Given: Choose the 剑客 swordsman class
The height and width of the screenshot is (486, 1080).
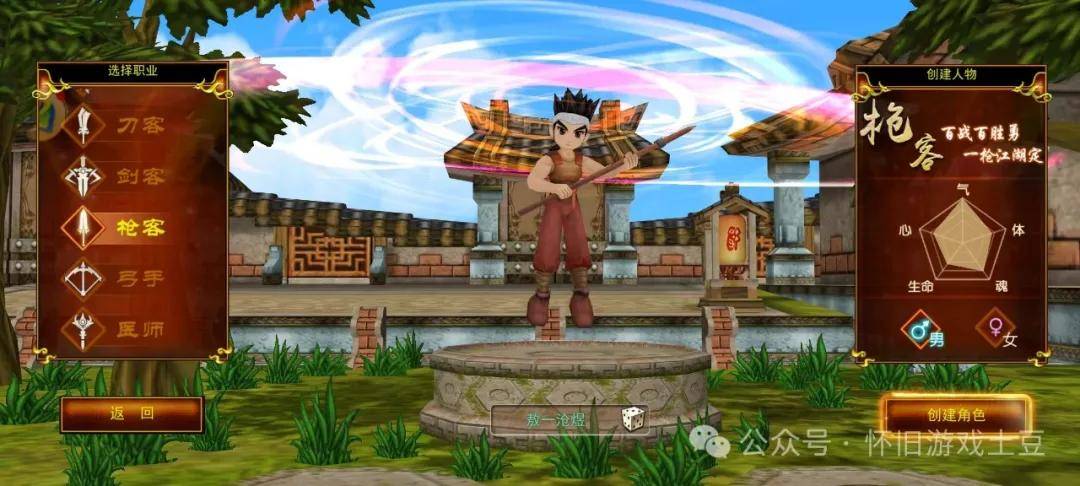Looking at the screenshot, I should [120, 177].
